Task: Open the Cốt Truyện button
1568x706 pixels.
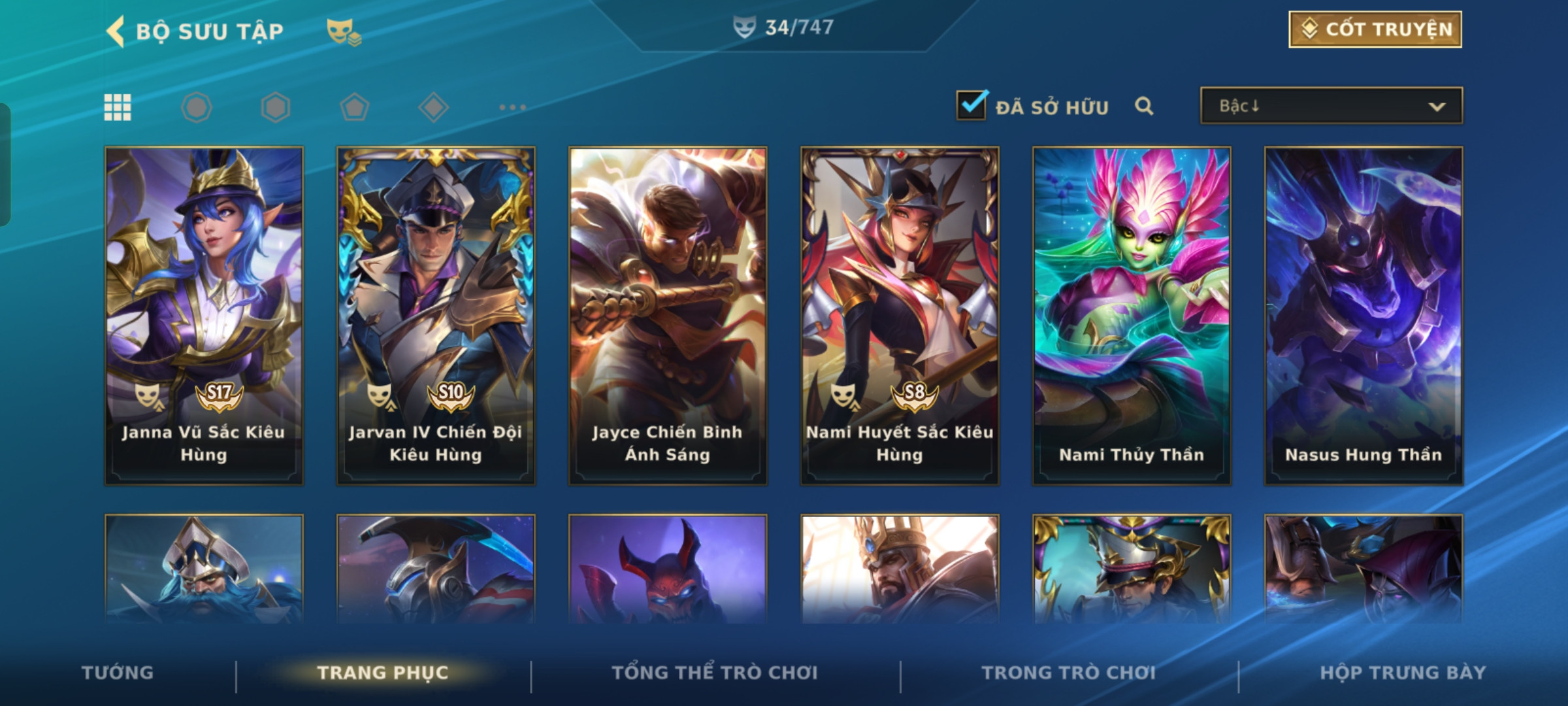Action: 1375,29
